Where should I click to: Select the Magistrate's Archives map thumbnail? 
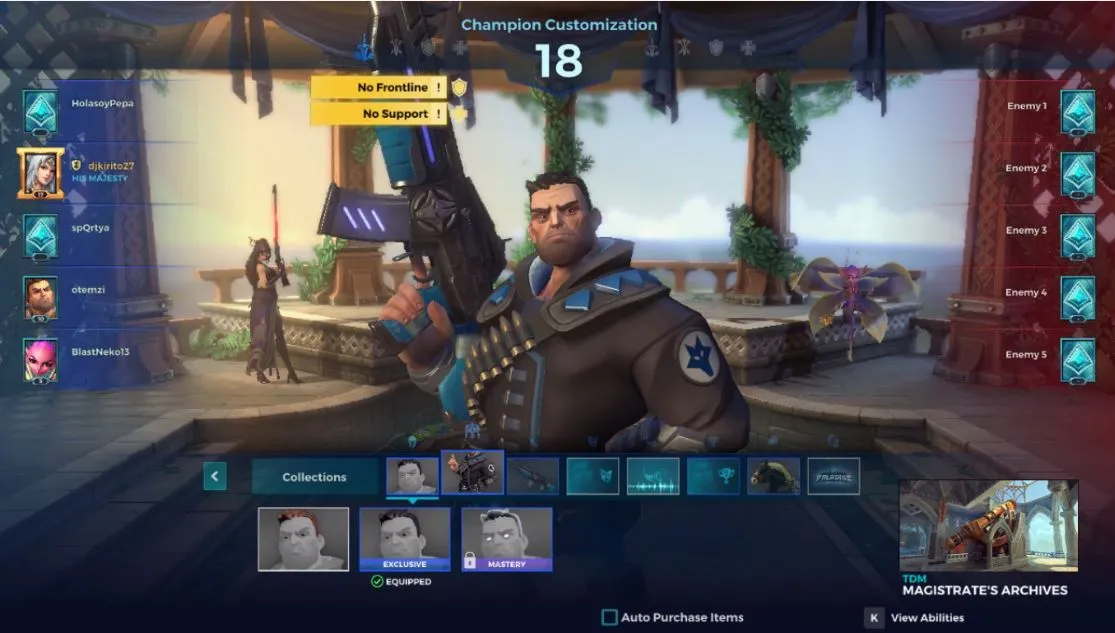988,526
